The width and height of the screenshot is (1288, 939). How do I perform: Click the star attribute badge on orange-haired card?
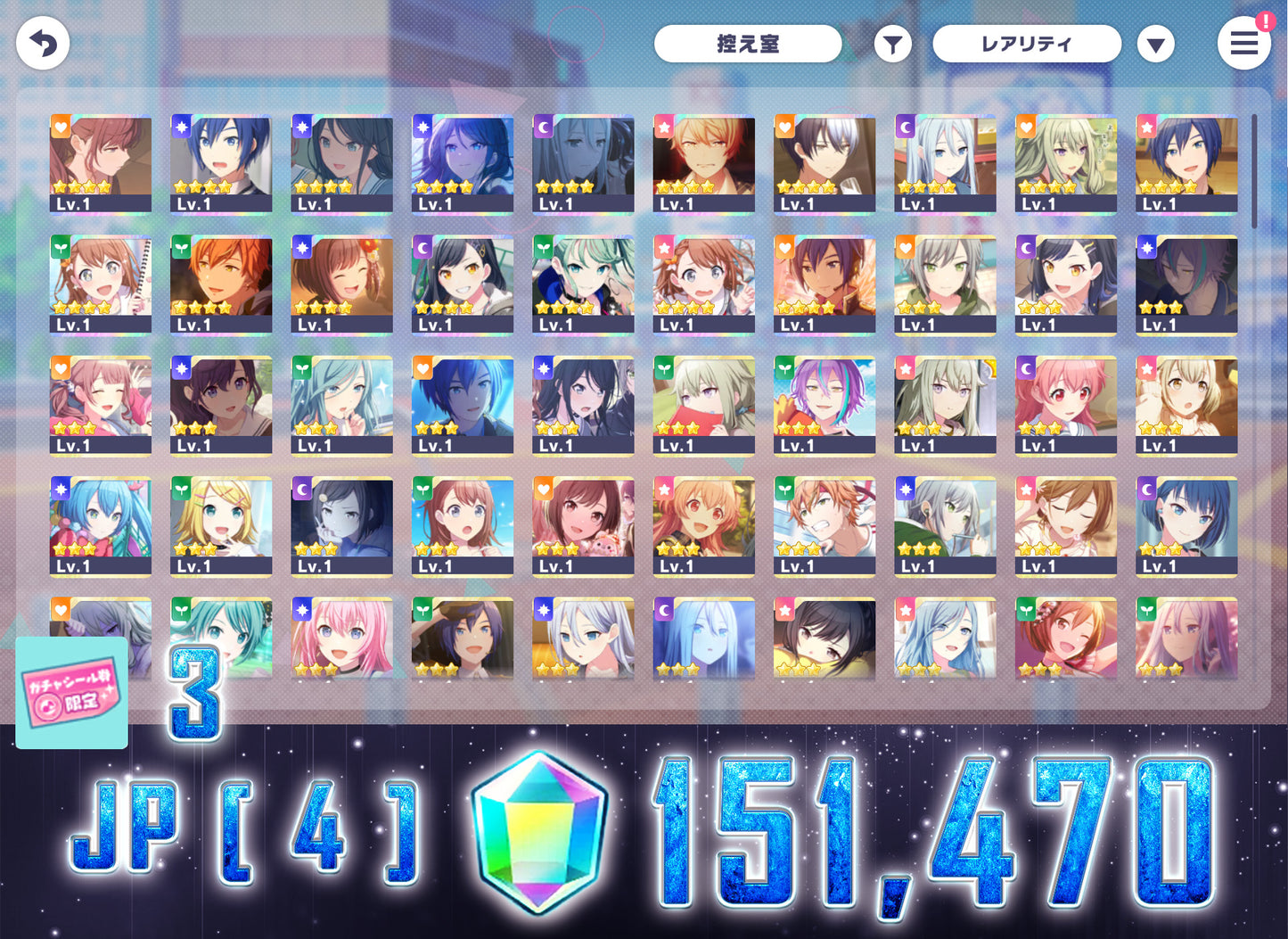[x=664, y=127]
